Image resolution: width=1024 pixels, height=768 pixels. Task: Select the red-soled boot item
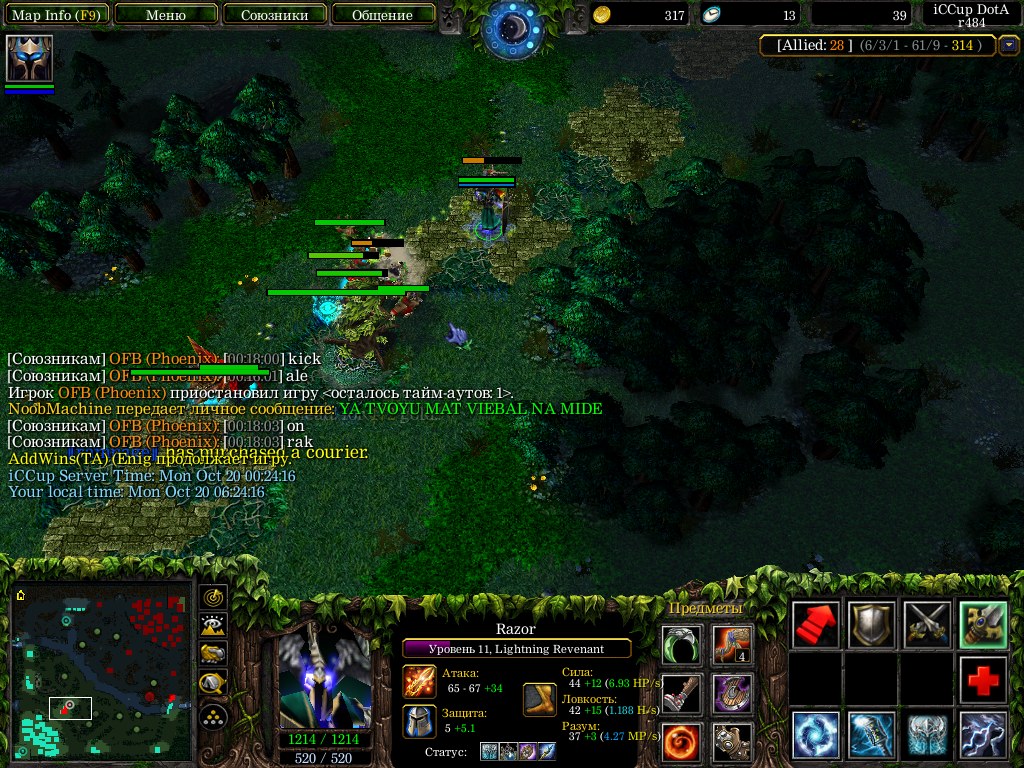682,693
